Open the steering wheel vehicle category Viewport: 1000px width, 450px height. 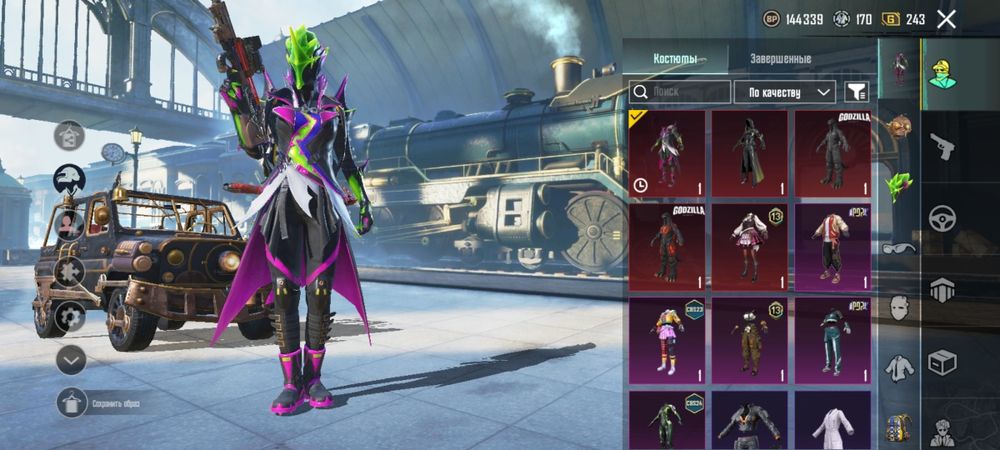tap(941, 218)
